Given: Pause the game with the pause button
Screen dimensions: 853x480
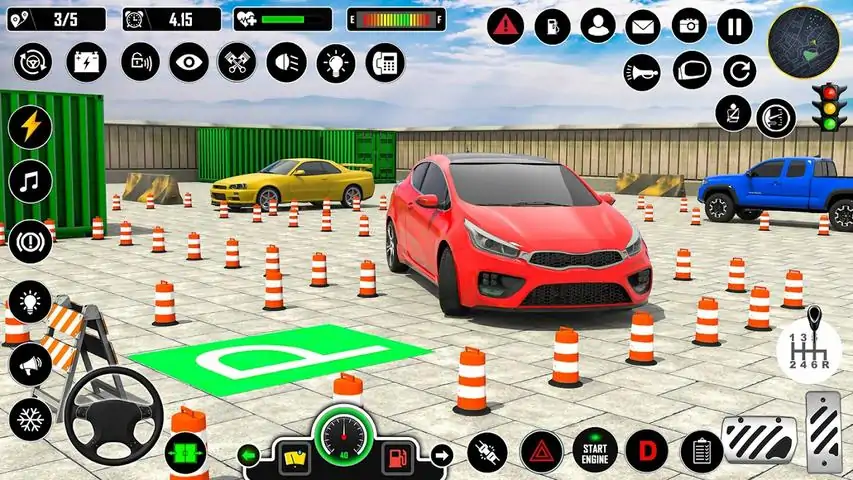Looking at the screenshot, I should tap(734, 26).
